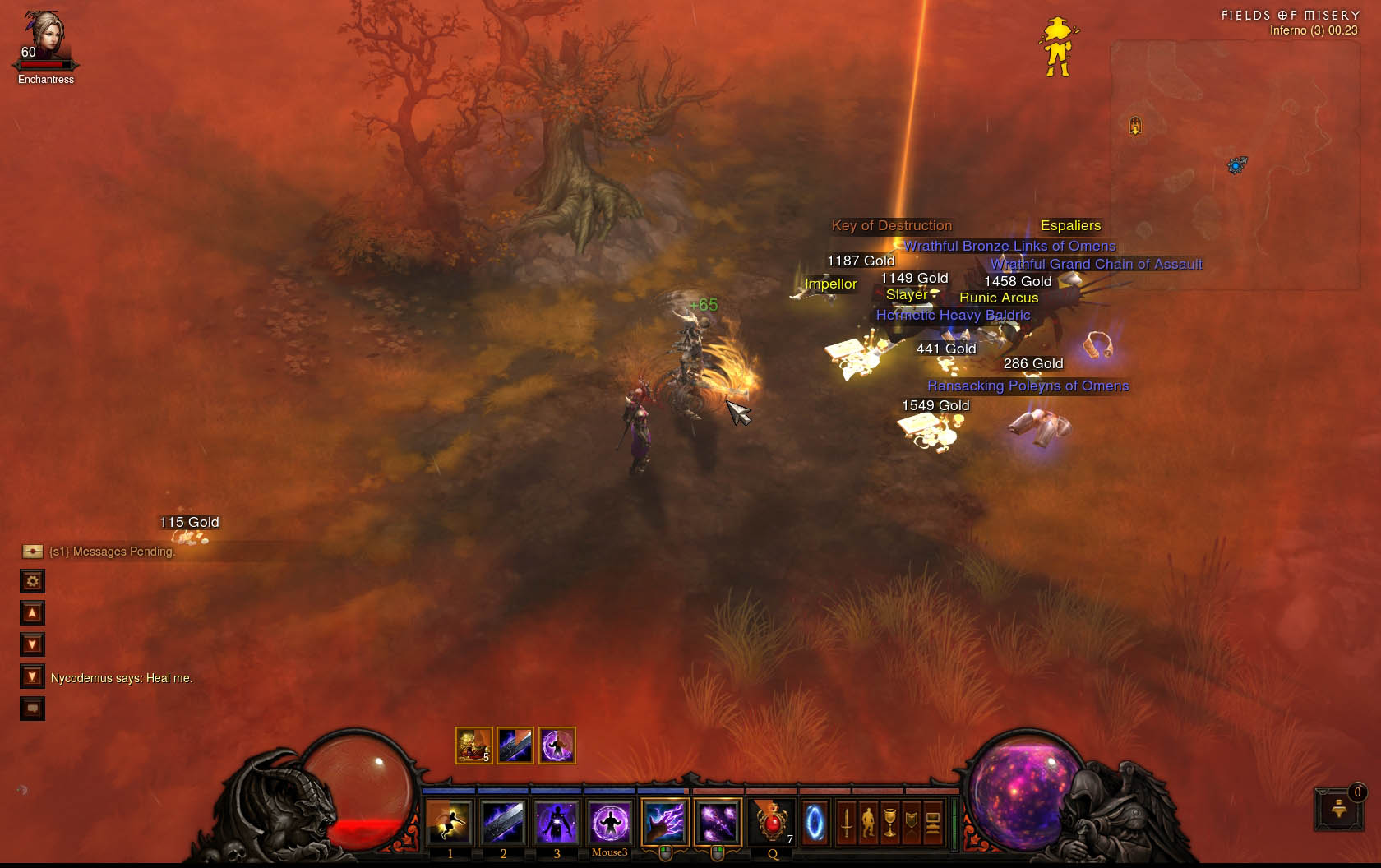This screenshot has width=1381, height=868.
Task: Open the goblet icon menu button
Action: (x=889, y=821)
